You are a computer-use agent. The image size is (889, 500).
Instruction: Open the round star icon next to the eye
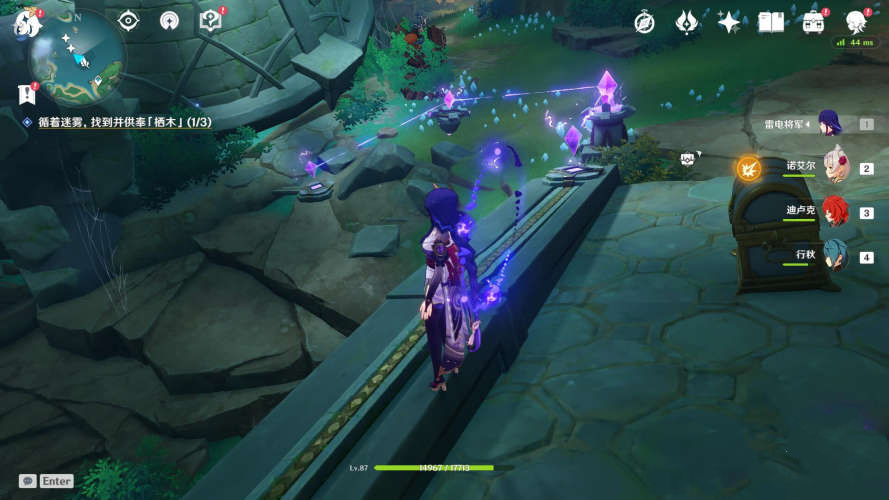tap(169, 20)
